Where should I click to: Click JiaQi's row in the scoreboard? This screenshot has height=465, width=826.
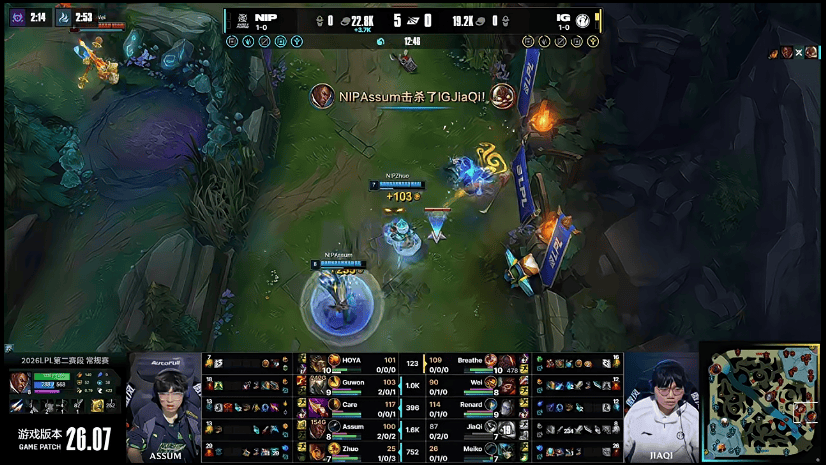(x=470, y=427)
